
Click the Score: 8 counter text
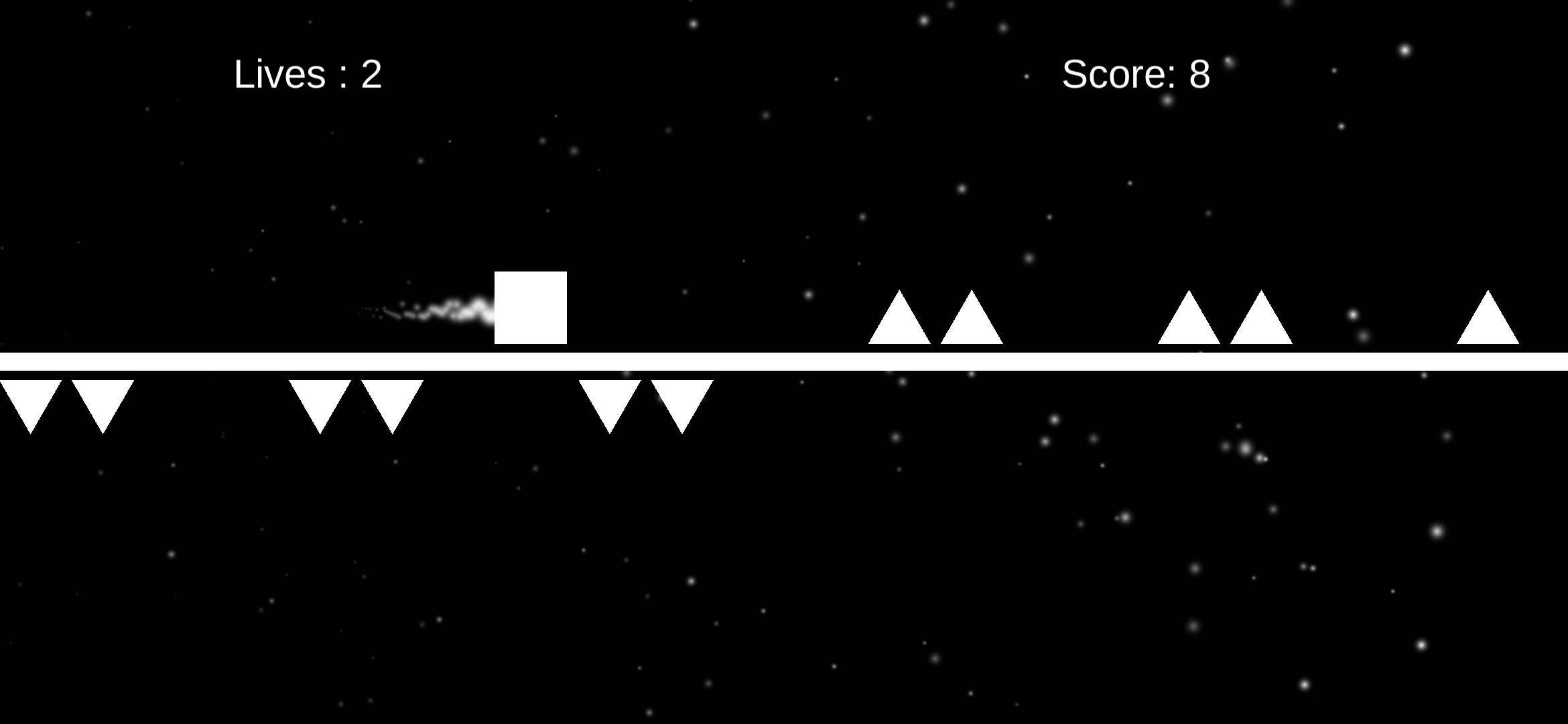pyautogui.click(x=1136, y=74)
